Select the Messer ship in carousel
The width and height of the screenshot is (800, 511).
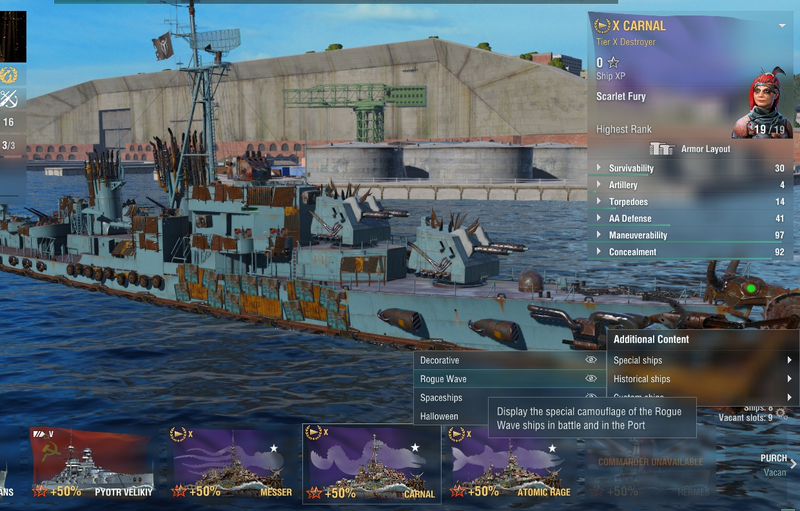[230, 463]
